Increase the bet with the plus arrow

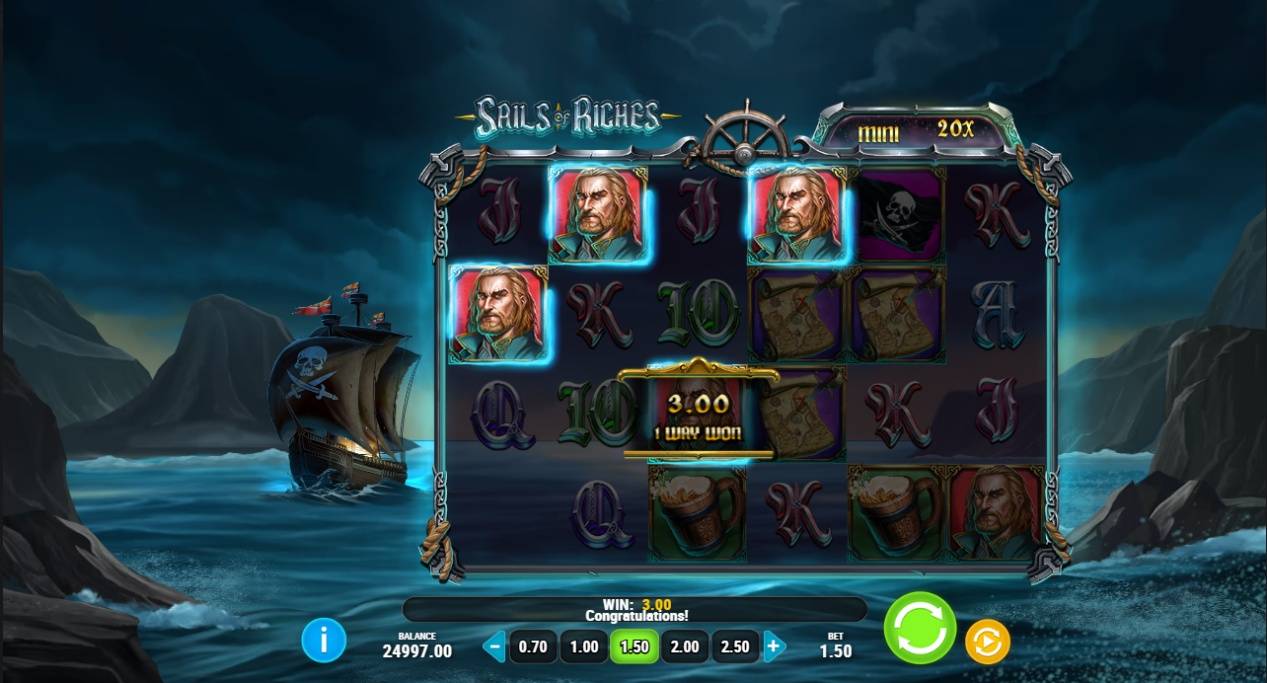[773, 646]
